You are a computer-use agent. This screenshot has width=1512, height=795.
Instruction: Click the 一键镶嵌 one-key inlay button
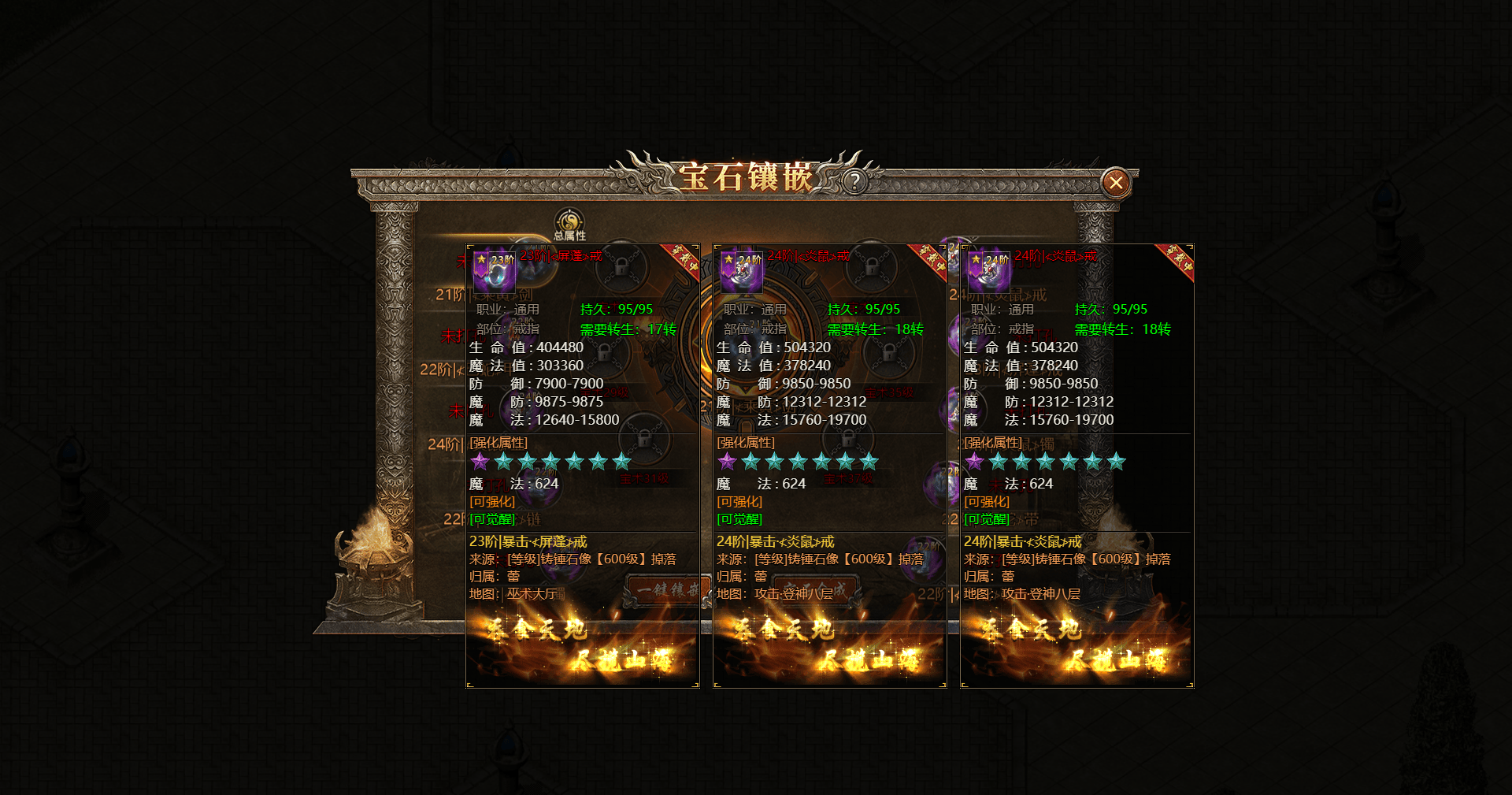(664, 589)
